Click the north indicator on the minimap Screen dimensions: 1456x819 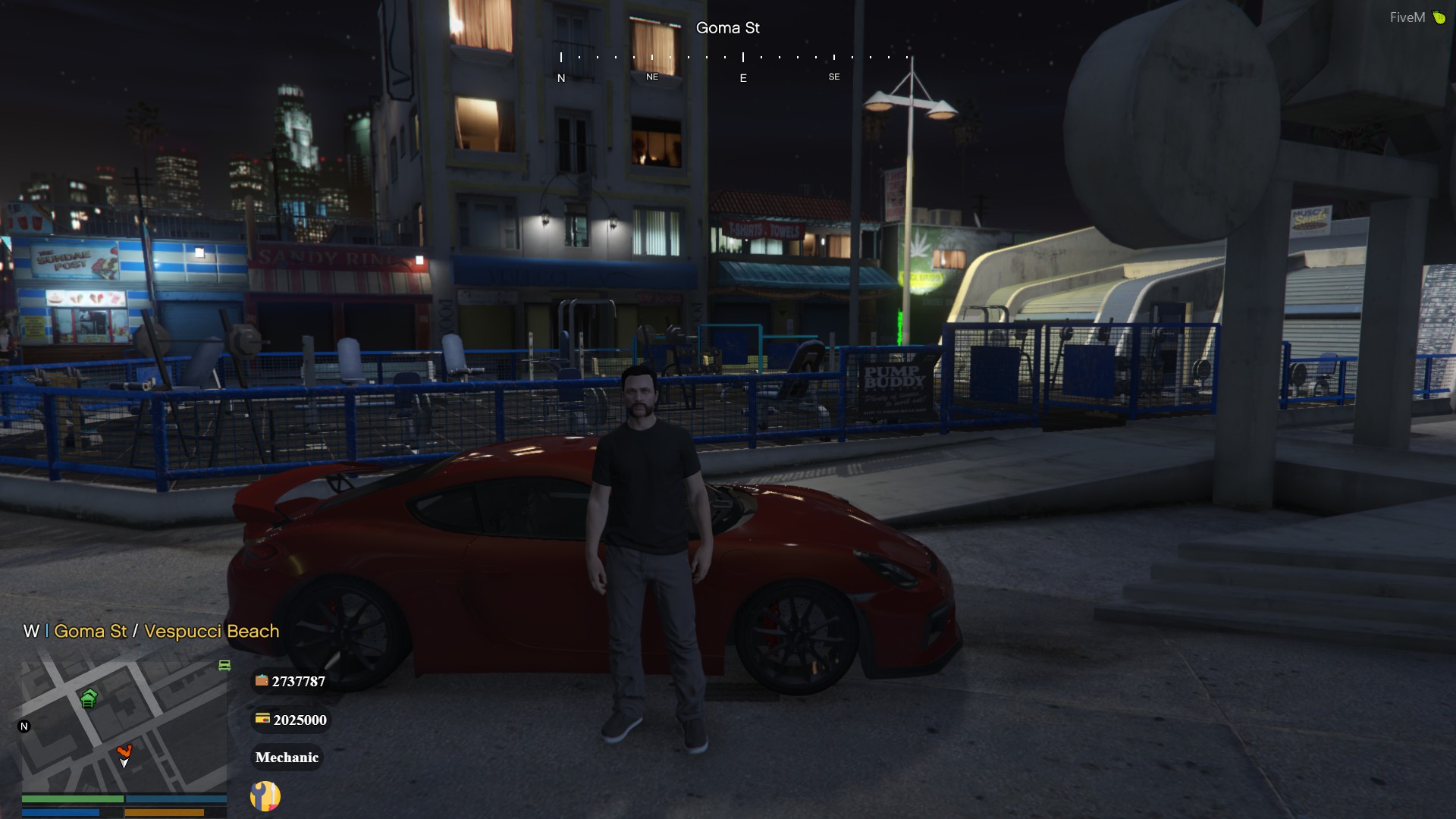pos(24,726)
